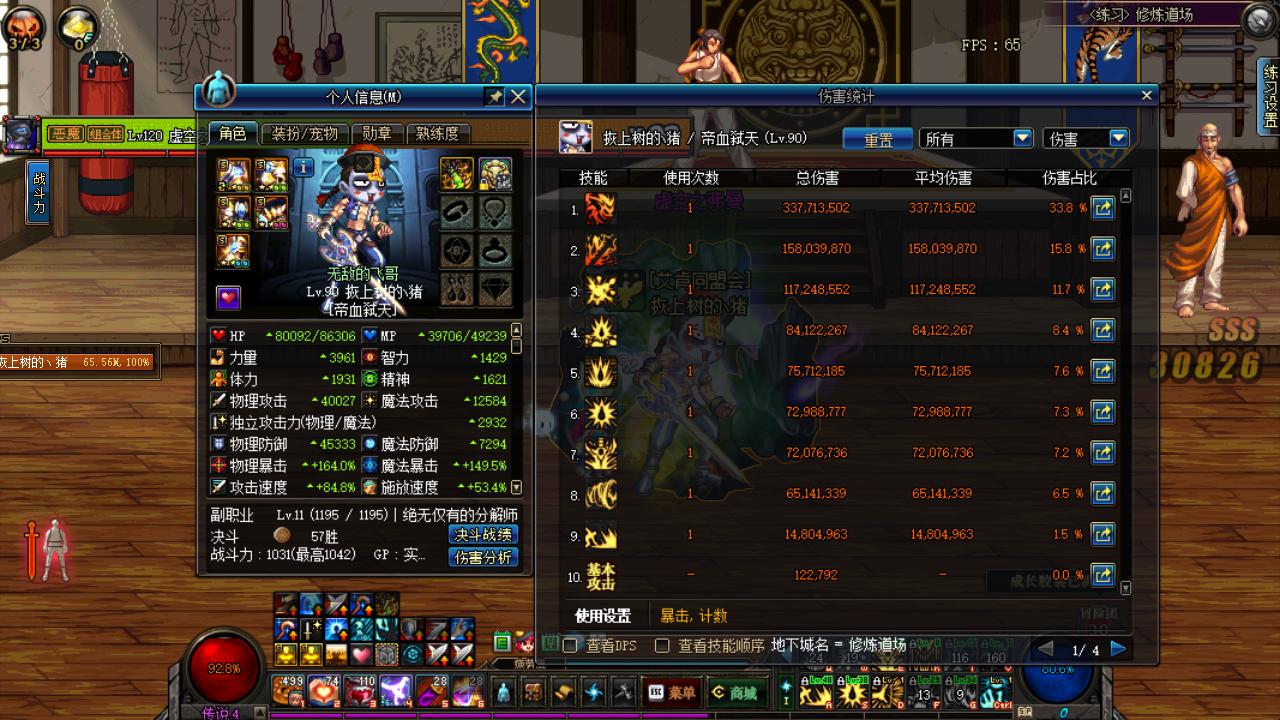Click the heart-shaped skill icon in the hotbar
This screenshot has height=720, width=1280.
click(360, 653)
